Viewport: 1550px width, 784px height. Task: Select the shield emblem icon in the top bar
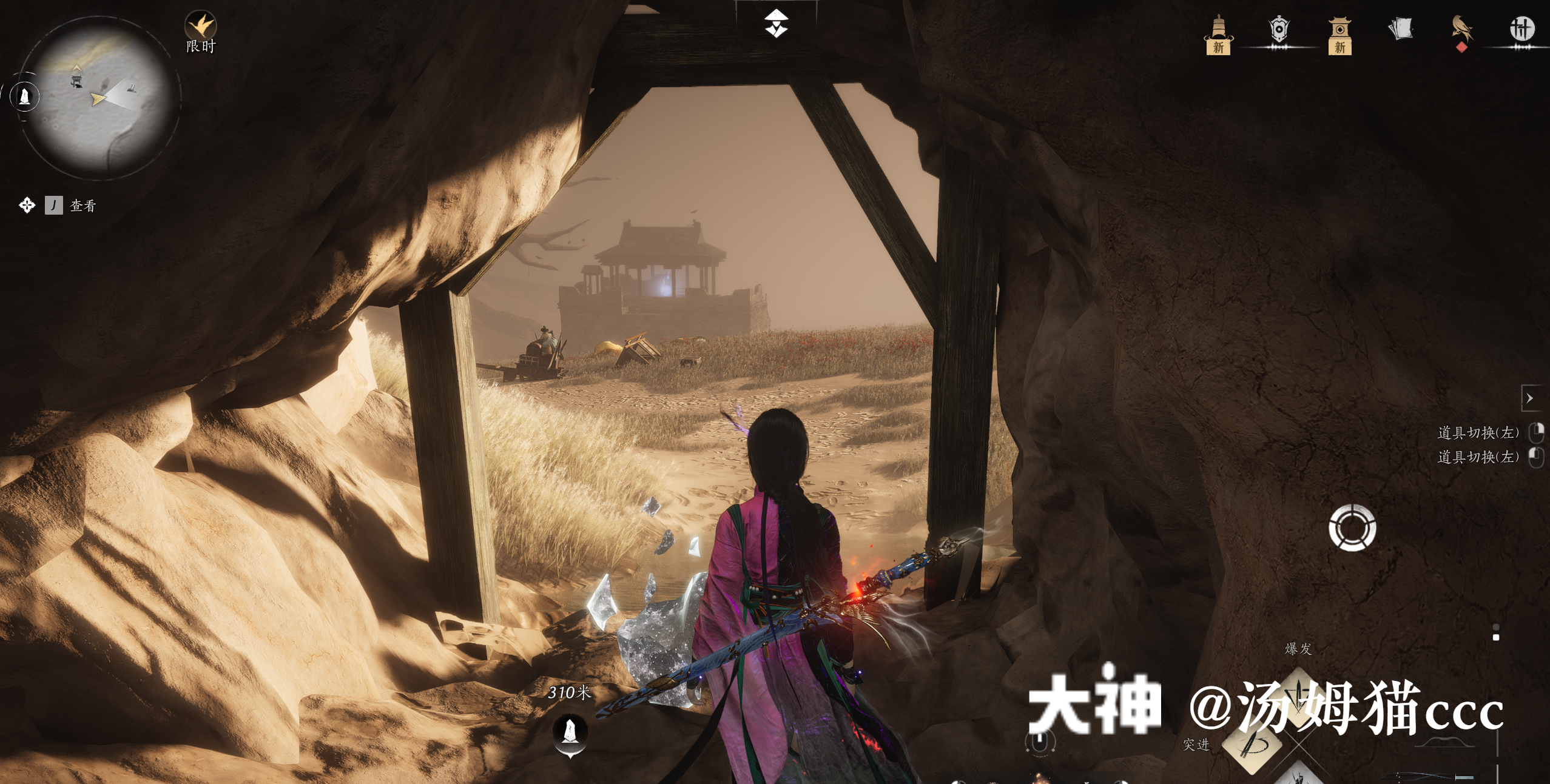(1280, 30)
